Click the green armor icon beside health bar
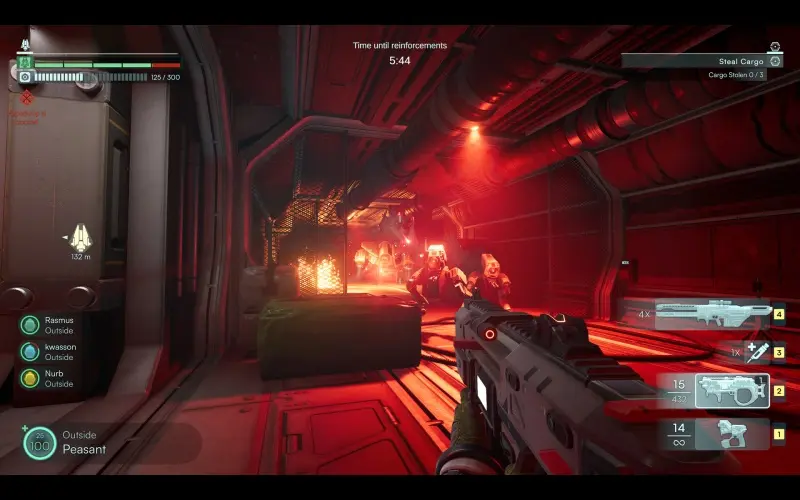Viewport: 800px width, 500px height. coord(24,63)
